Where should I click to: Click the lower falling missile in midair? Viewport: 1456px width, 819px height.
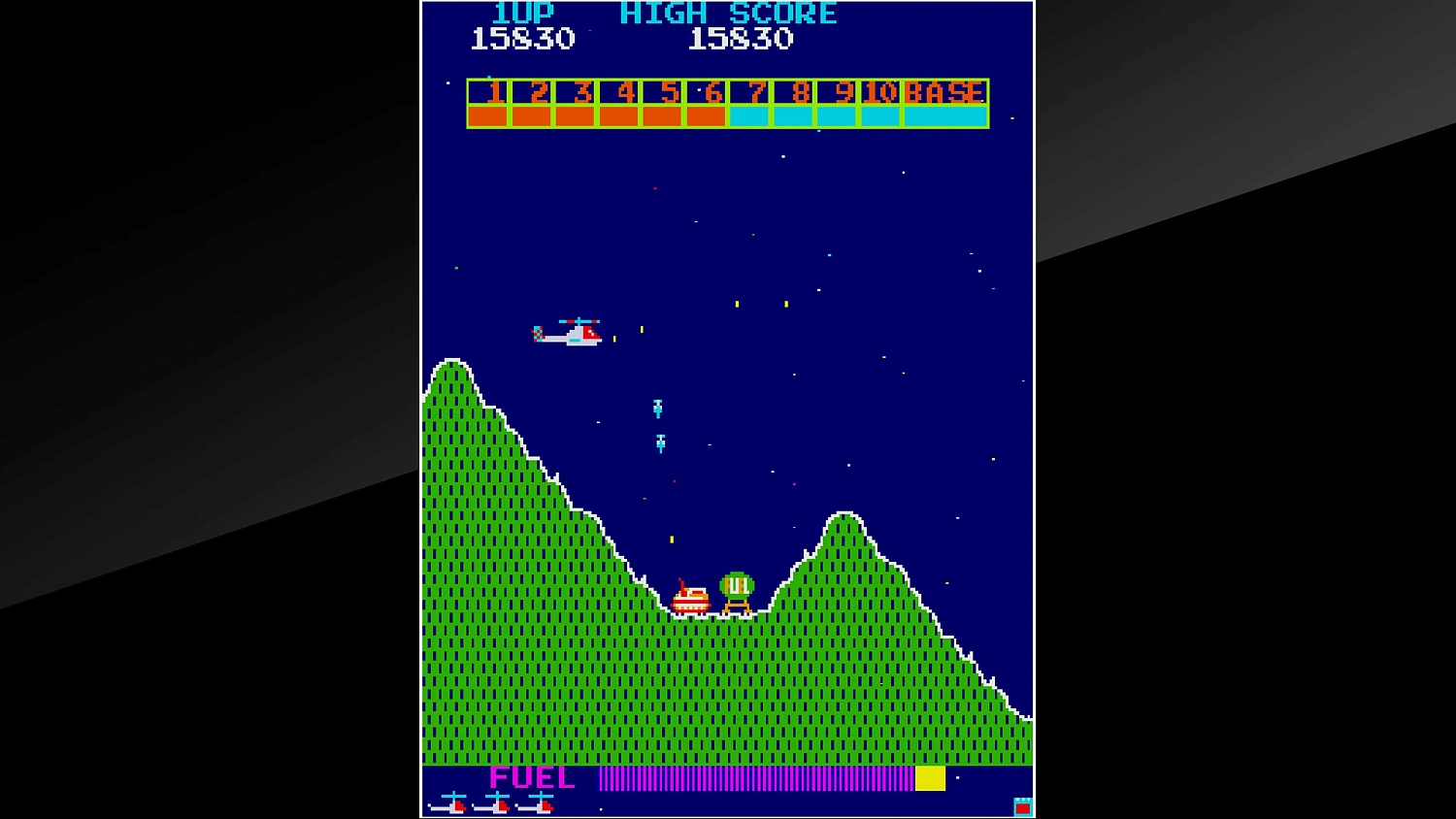660,445
